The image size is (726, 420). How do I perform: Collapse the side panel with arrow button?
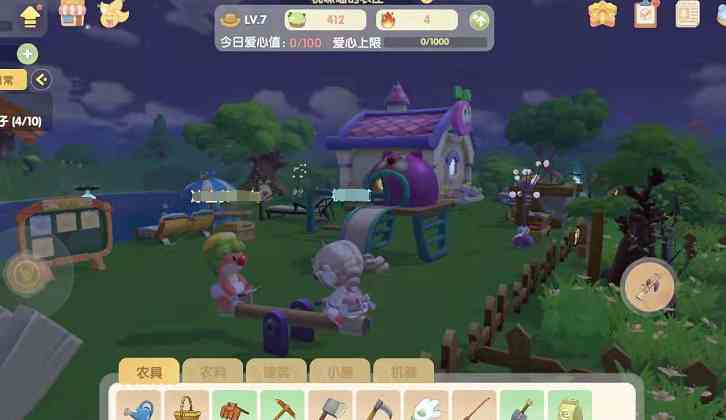pyautogui.click(x=41, y=80)
